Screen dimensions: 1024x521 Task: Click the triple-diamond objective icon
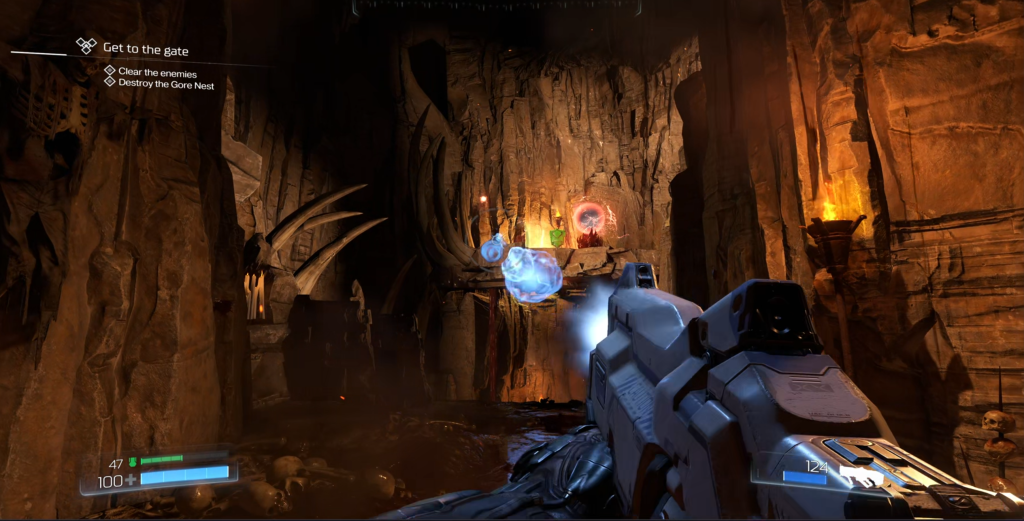pyautogui.click(x=87, y=46)
